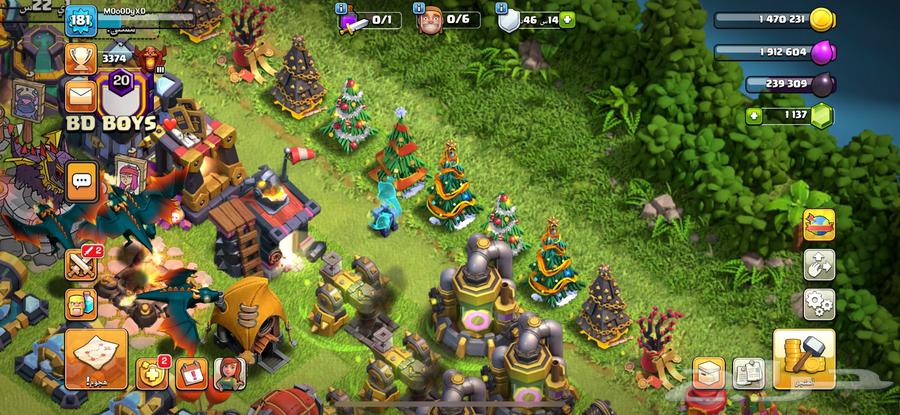Open the crossed swords battle log
The image size is (900, 415).
click(x=81, y=263)
